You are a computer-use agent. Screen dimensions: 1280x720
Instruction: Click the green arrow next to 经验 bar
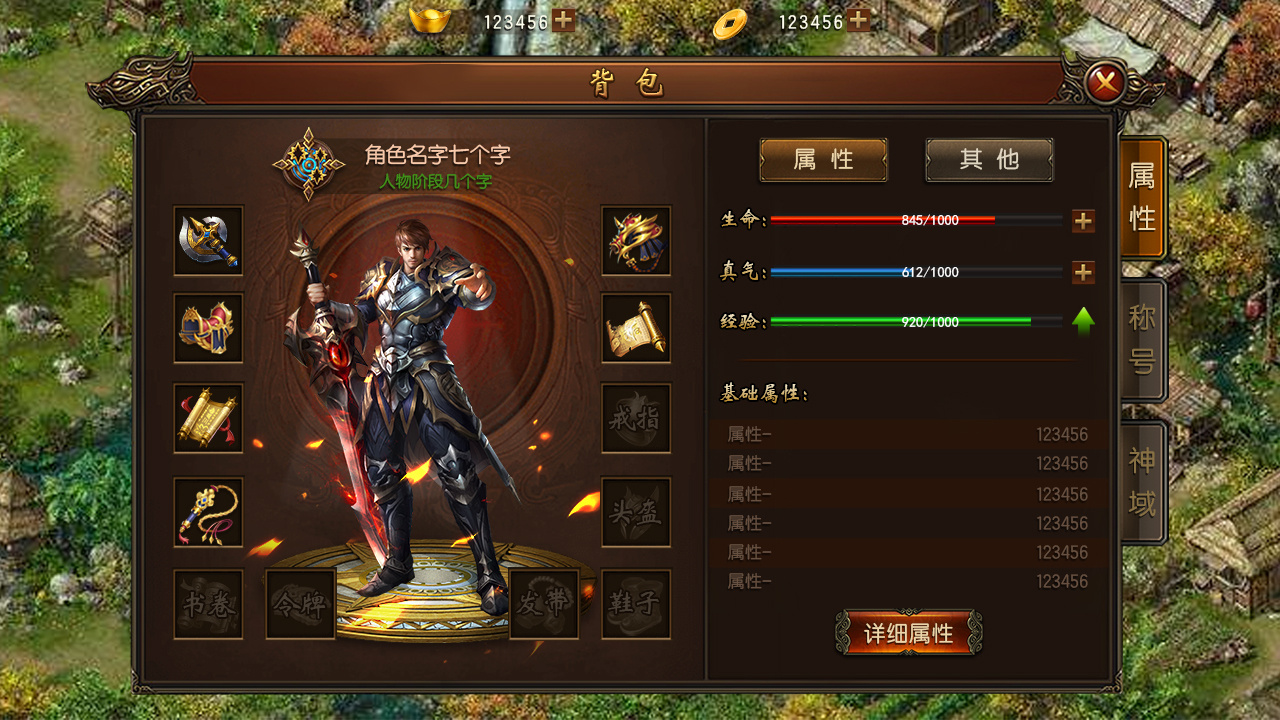pyautogui.click(x=1081, y=322)
